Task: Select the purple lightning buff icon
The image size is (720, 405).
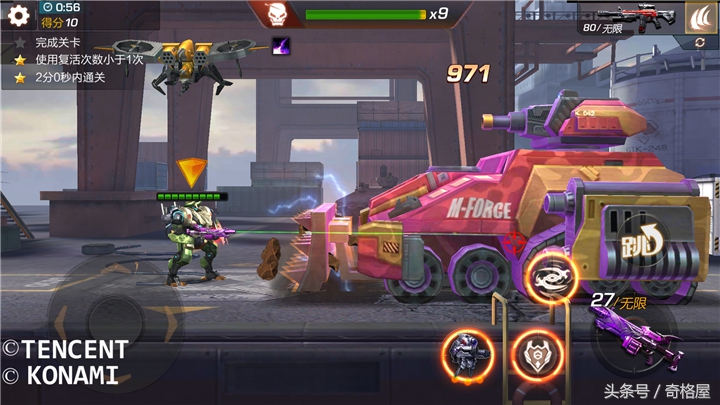Action: [280, 44]
